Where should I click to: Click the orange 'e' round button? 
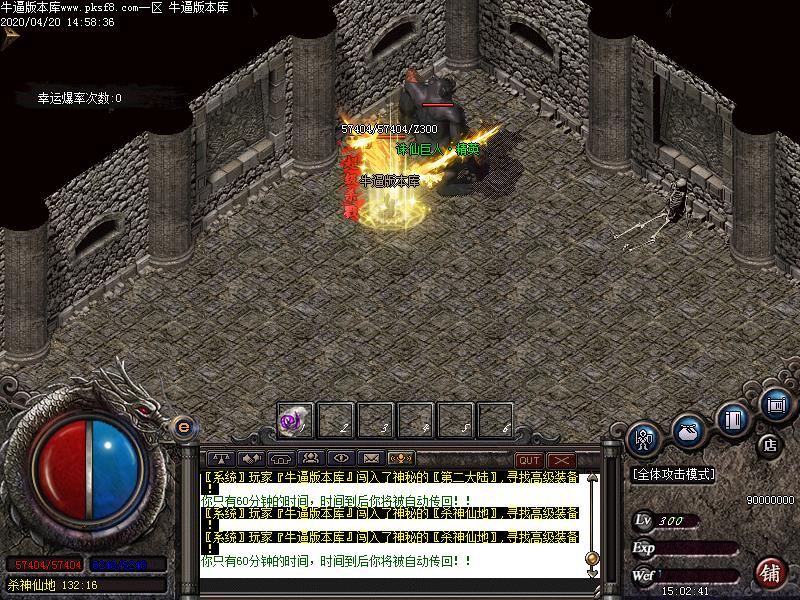[x=183, y=427]
